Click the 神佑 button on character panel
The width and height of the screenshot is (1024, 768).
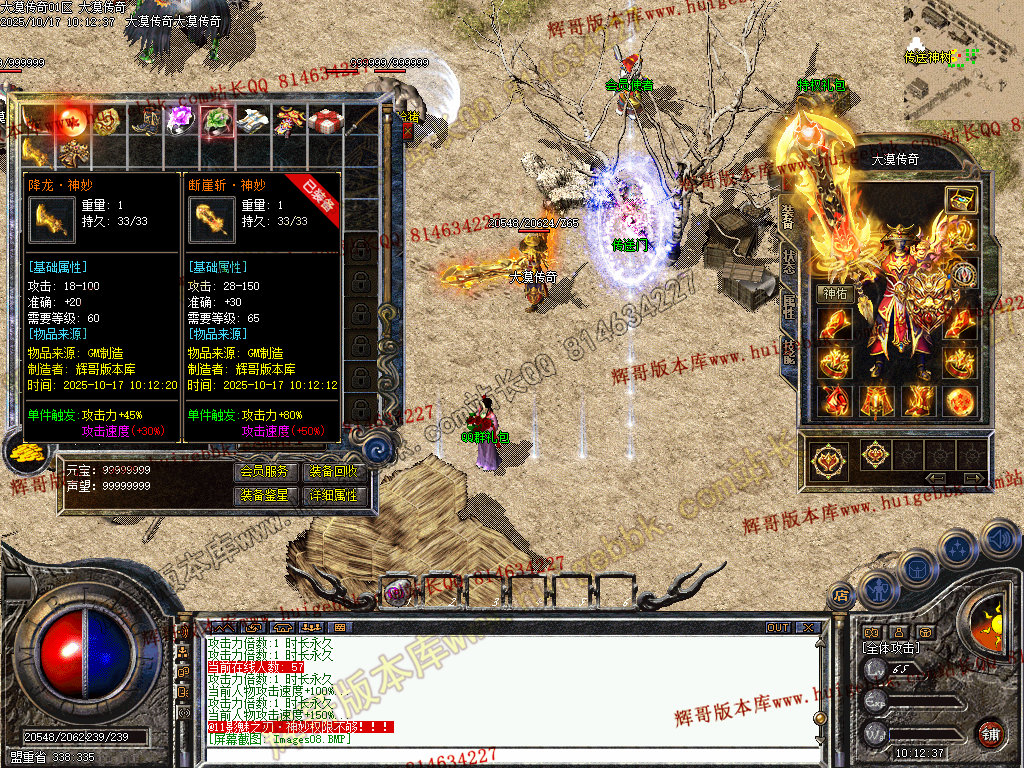(x=833, y=294)
